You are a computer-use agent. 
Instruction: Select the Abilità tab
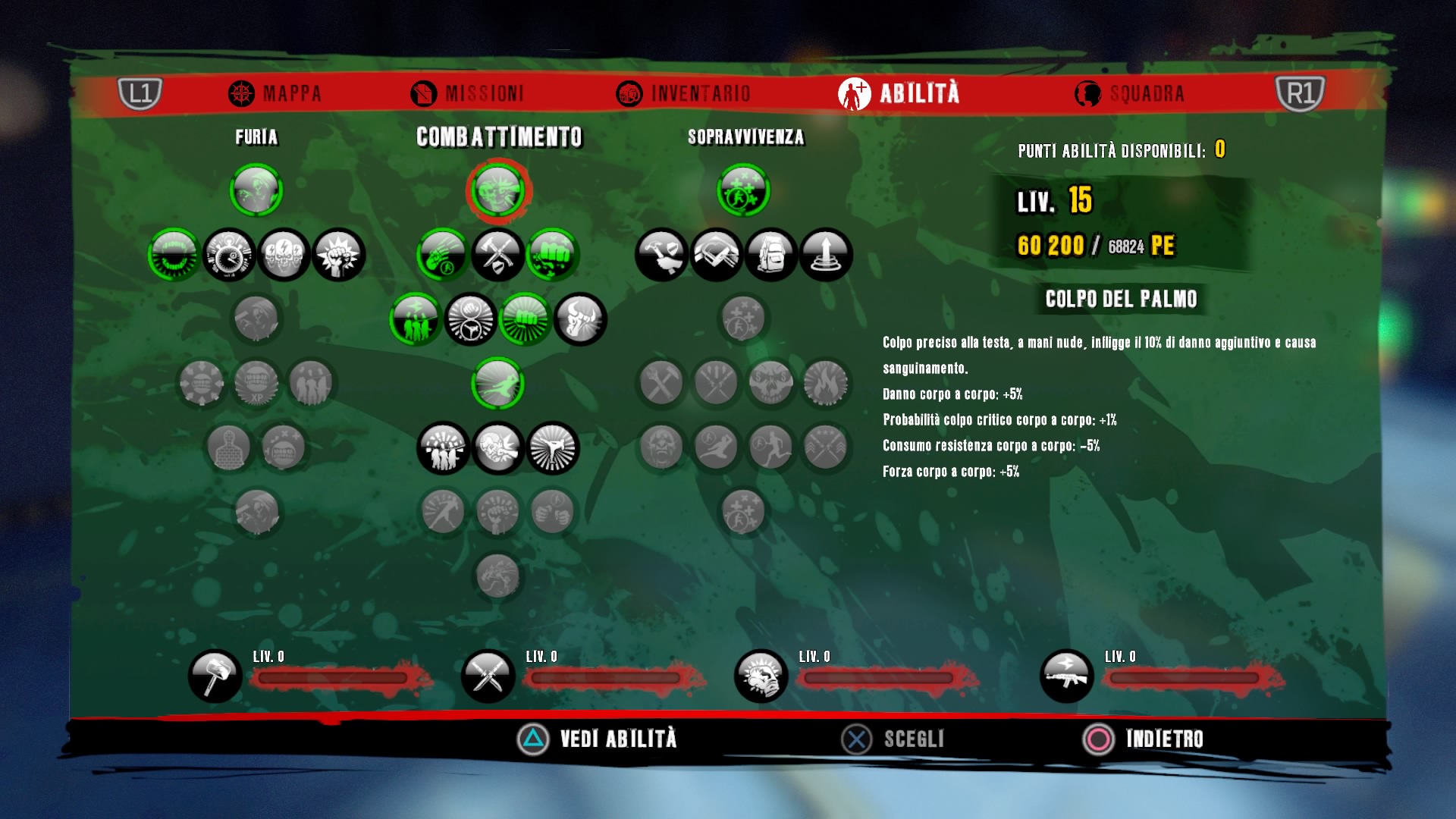(899, 93)
